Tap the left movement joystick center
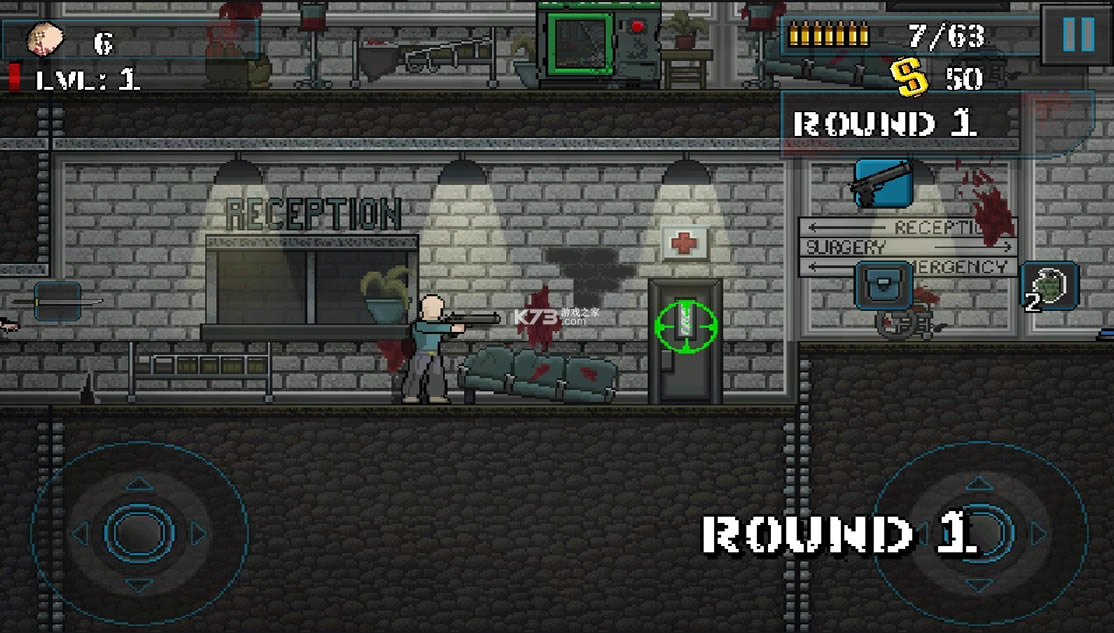The image size is (1114, 633). point(139,532)
